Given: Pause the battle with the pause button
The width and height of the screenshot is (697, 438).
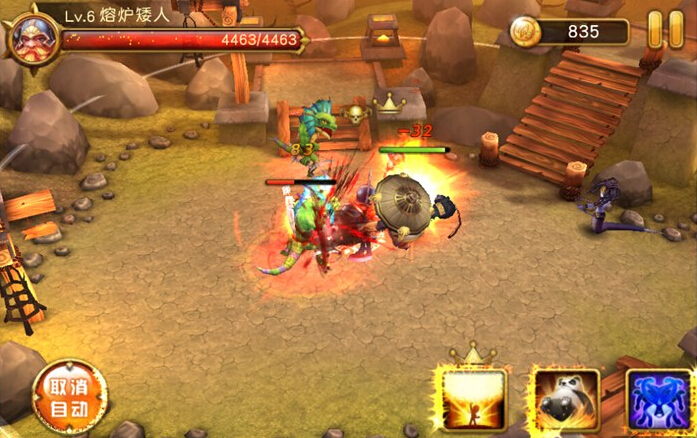Looking at the screenshot, I should click(657, 30).
